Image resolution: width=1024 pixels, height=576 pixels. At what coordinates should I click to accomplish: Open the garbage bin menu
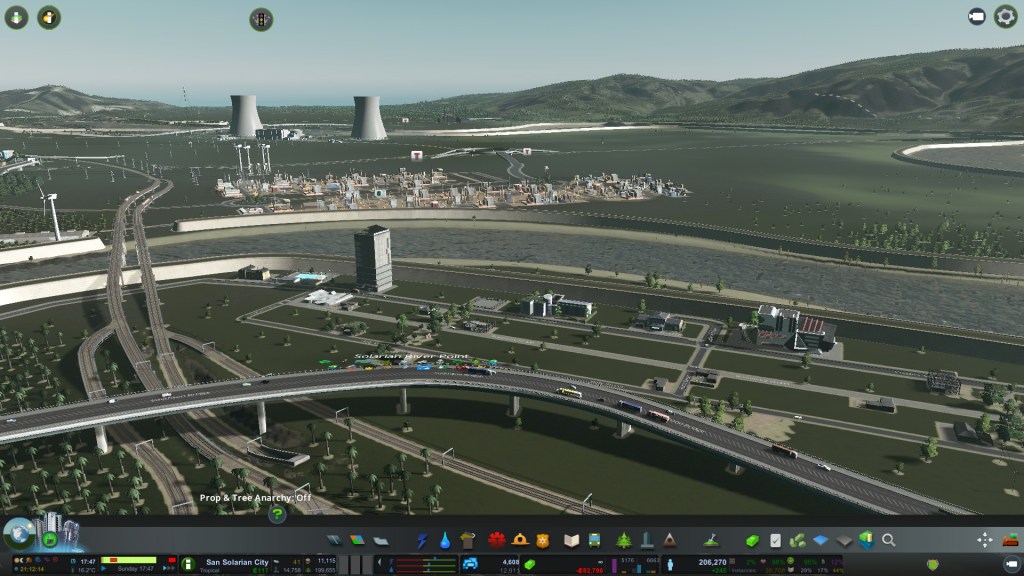point(468,540)
